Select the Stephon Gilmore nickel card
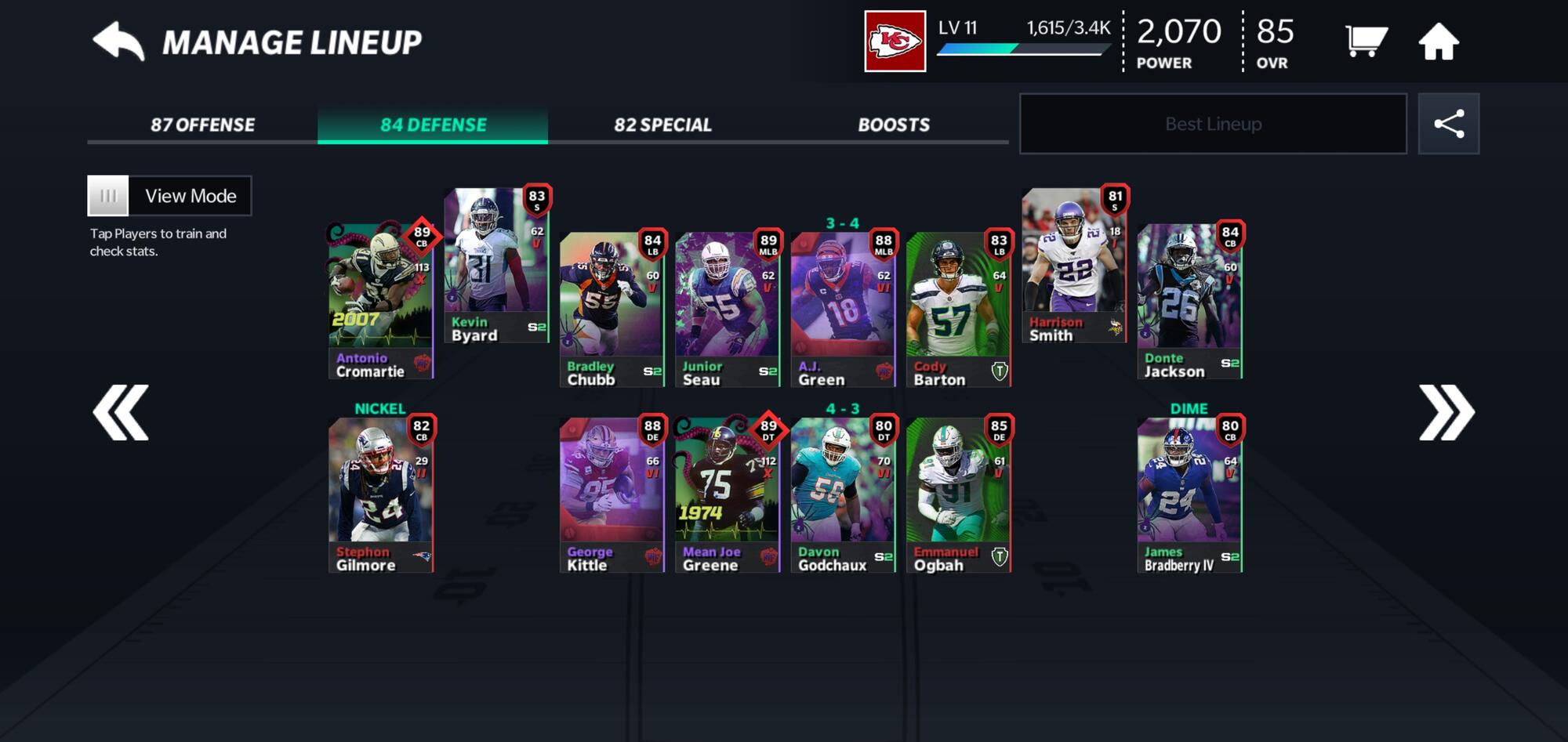This screenshot has height=742, width=1568. point(380,495)
